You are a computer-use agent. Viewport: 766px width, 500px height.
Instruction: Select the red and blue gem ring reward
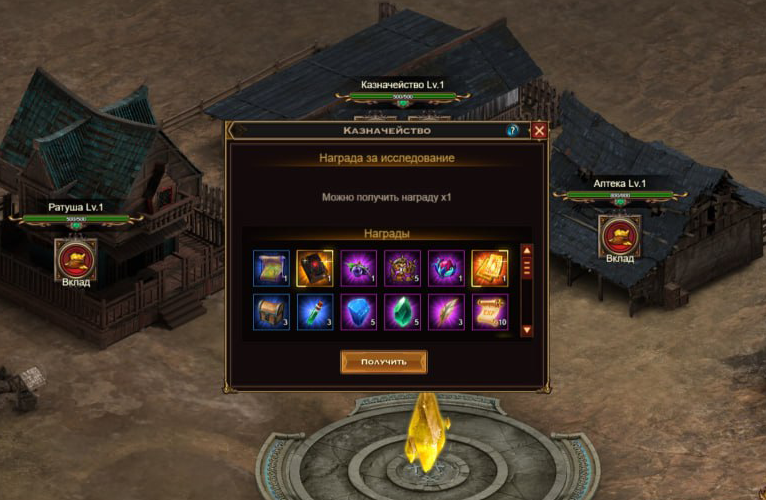(446, 268)
